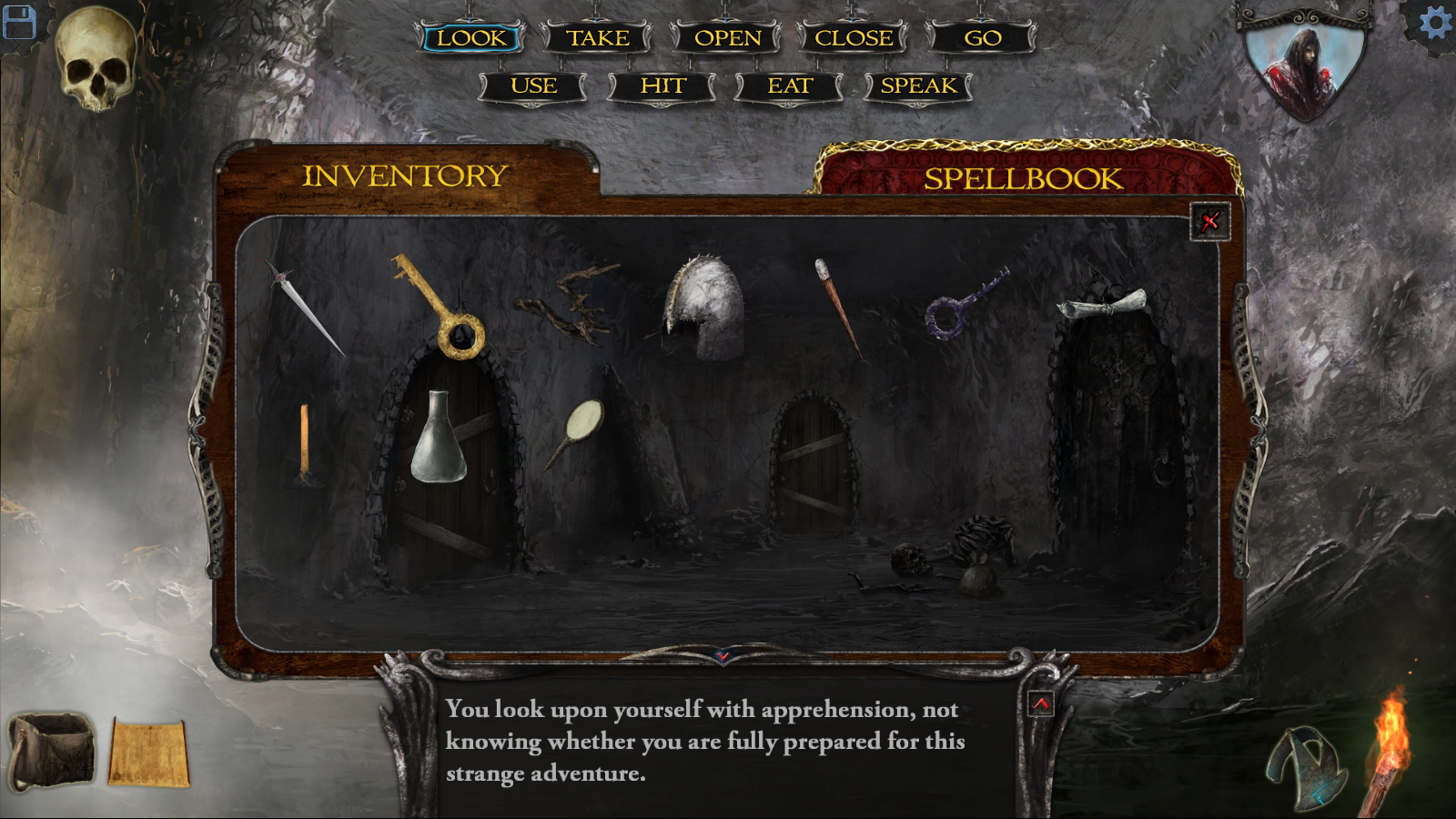
Task: Close the inventory panel
Action: coord(1209,221)
